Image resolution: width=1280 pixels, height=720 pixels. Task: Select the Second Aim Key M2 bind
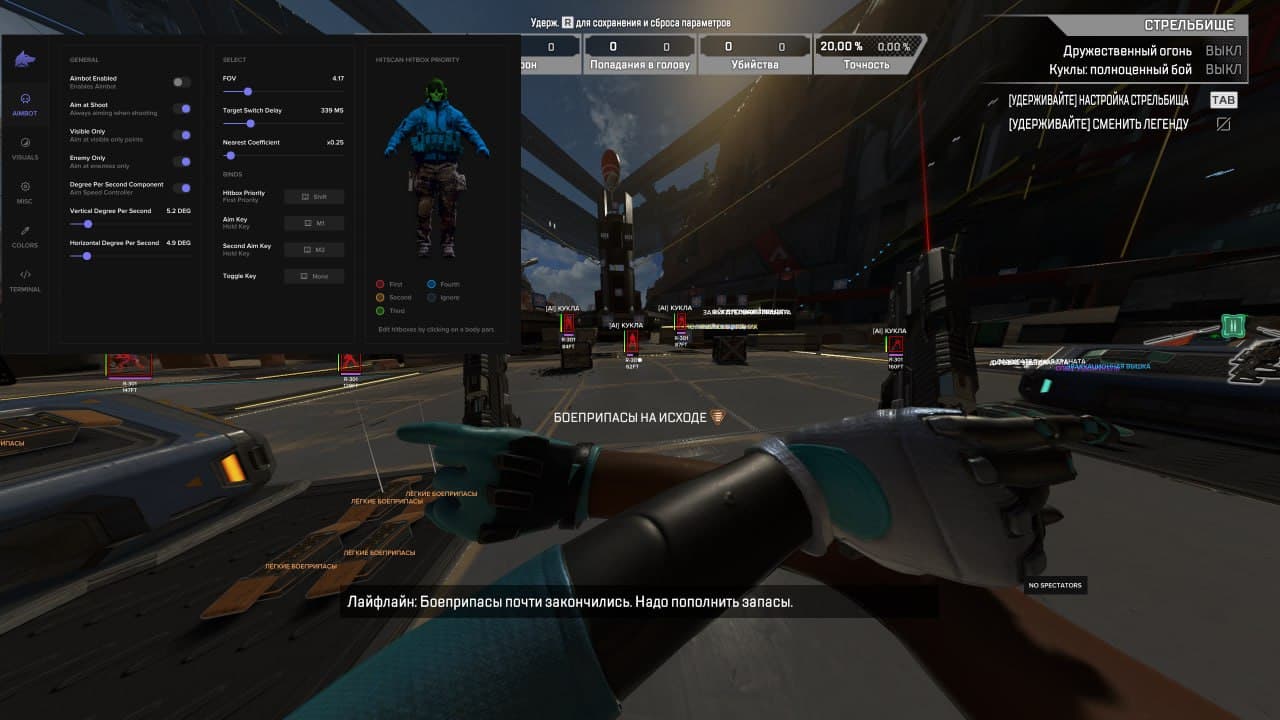click(314, 249)
